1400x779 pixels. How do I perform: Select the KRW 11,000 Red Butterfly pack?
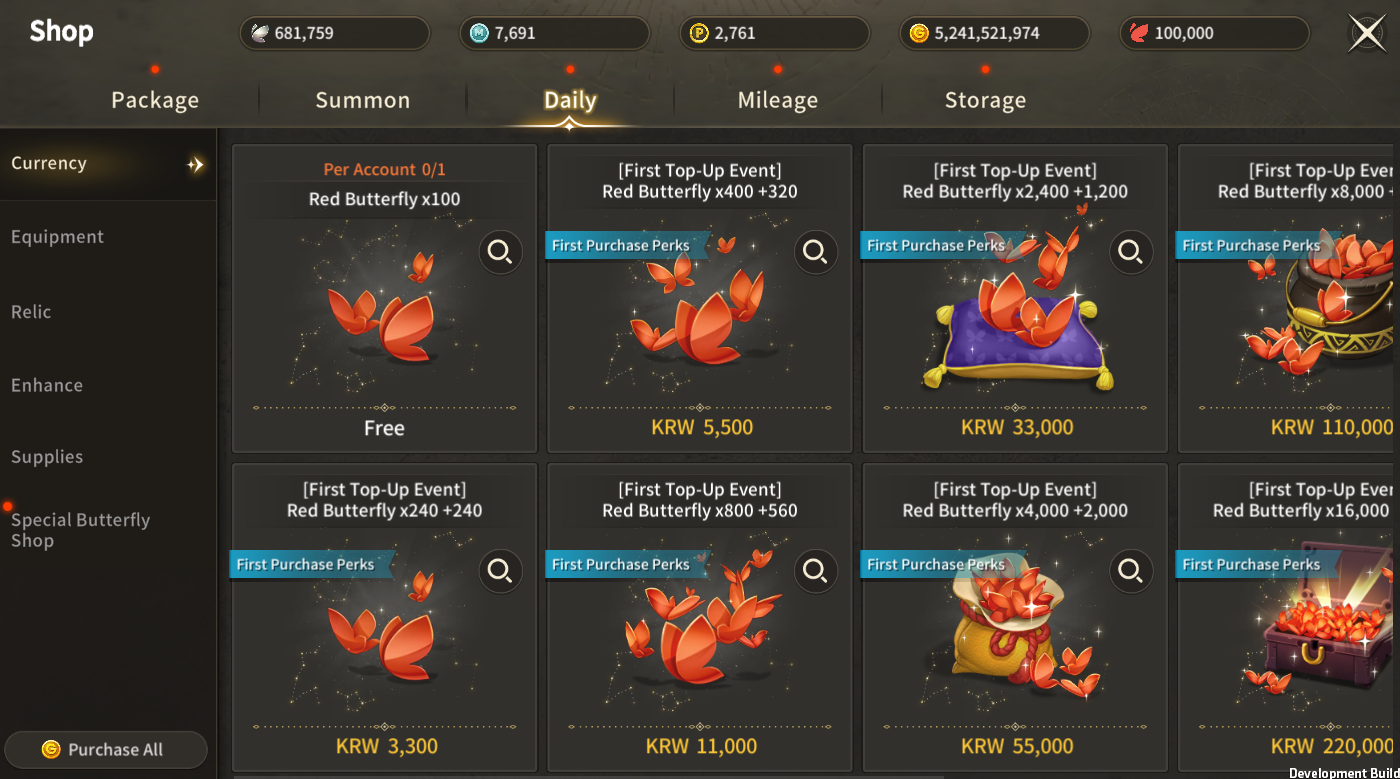click(x=701, y=746)
